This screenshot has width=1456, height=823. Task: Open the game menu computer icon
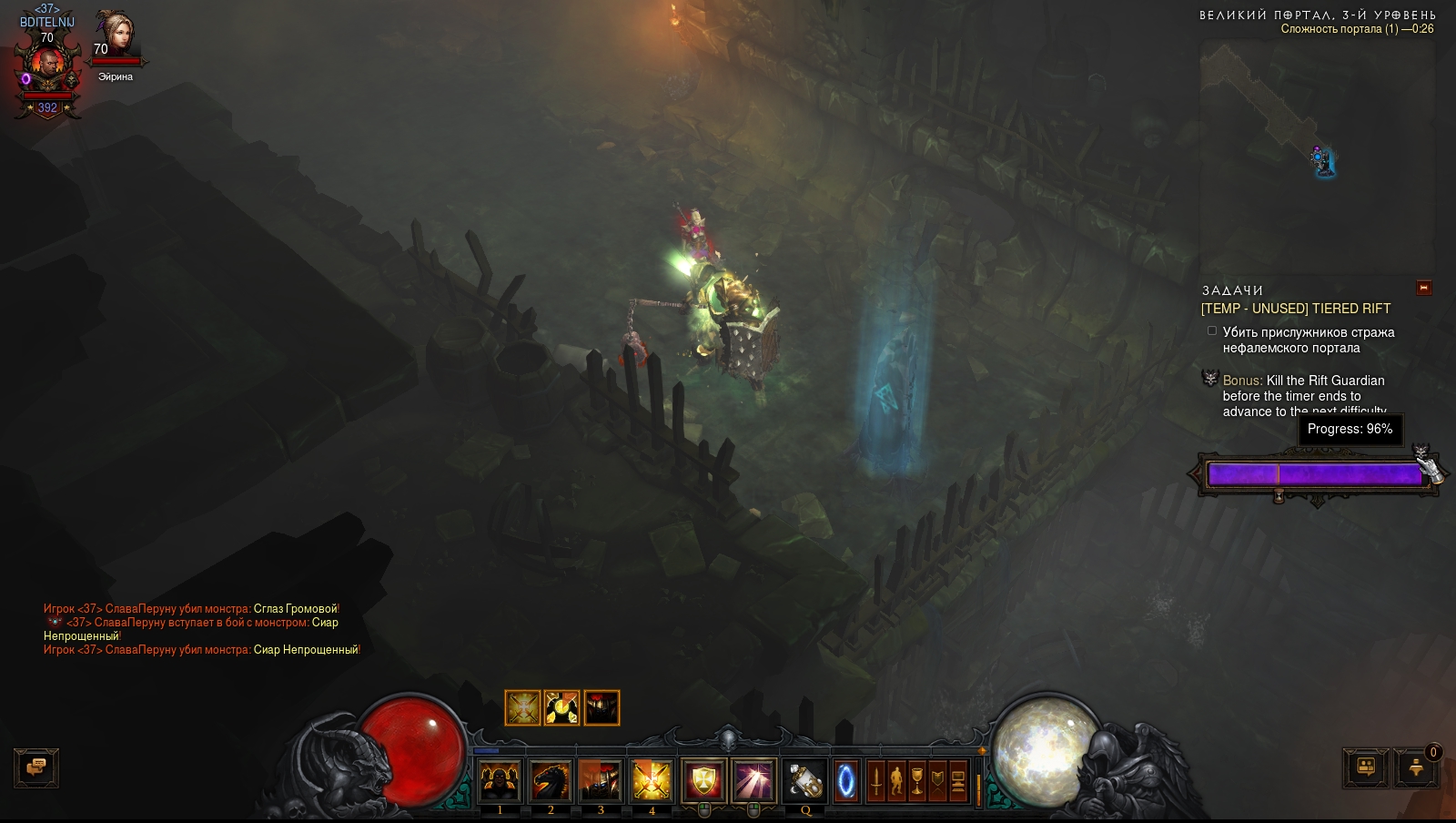[x=957, y=781]
